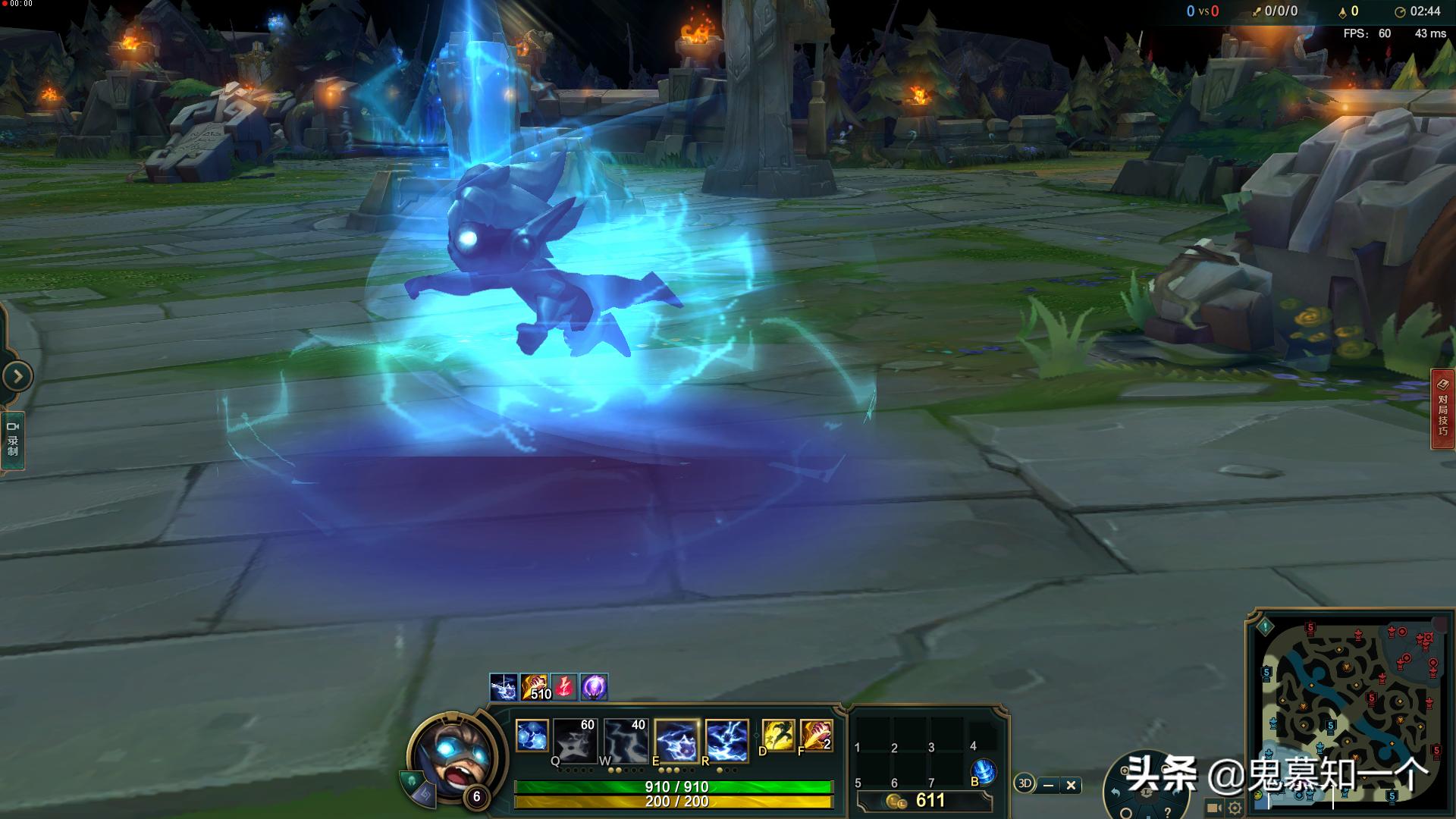
Task: Open the shop via the gold counter
Action: pos(924,801)
